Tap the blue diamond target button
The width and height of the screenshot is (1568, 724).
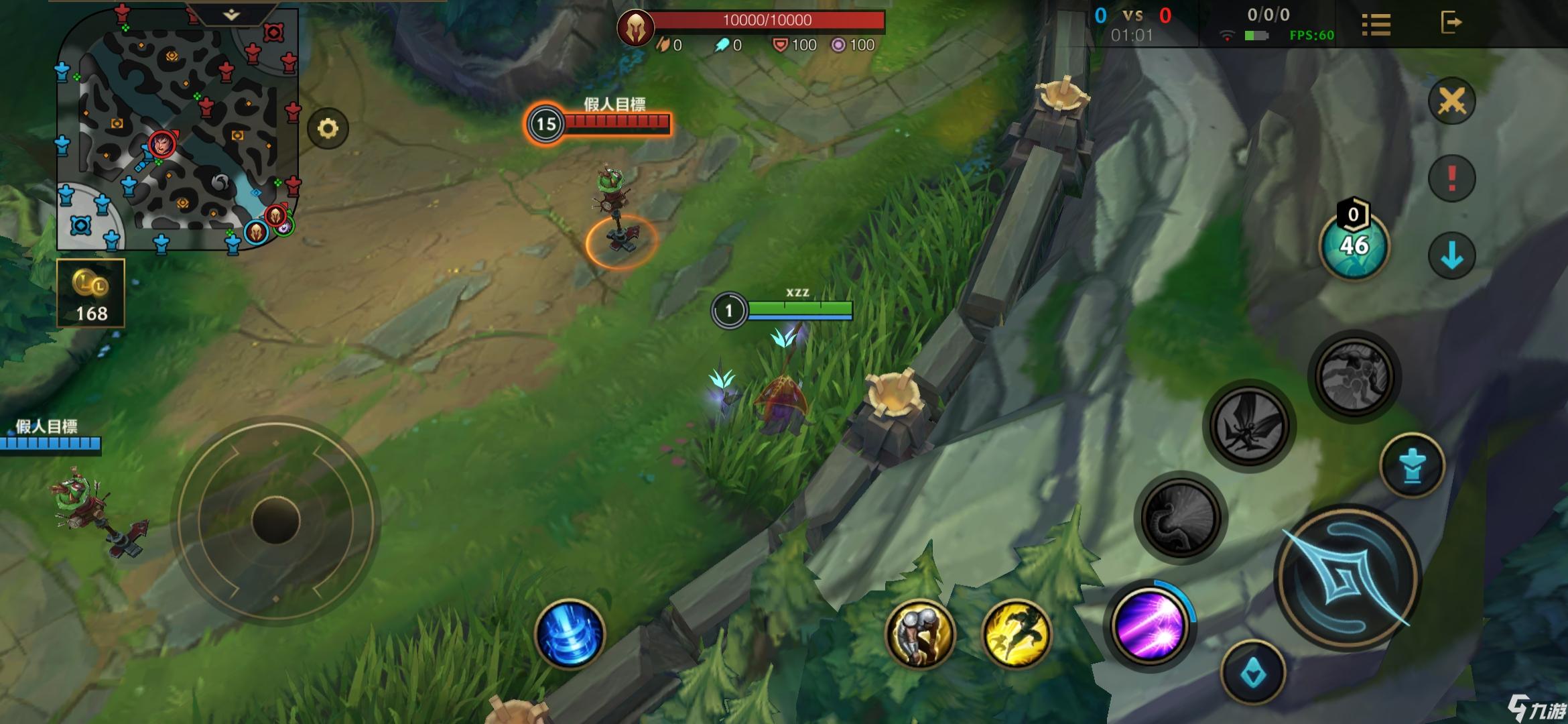[x=1253, y=672]
